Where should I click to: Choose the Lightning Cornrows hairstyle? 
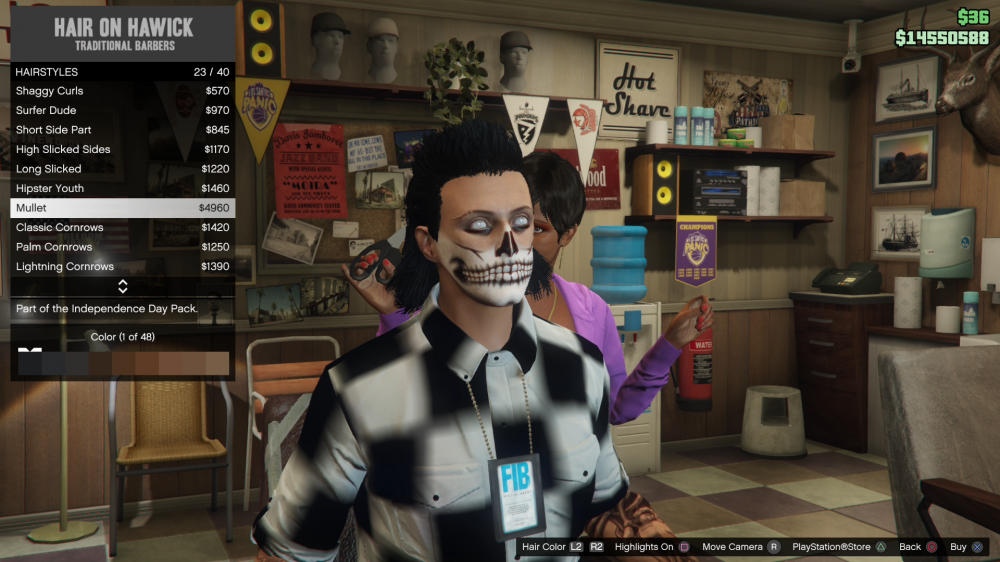point(122,267)
